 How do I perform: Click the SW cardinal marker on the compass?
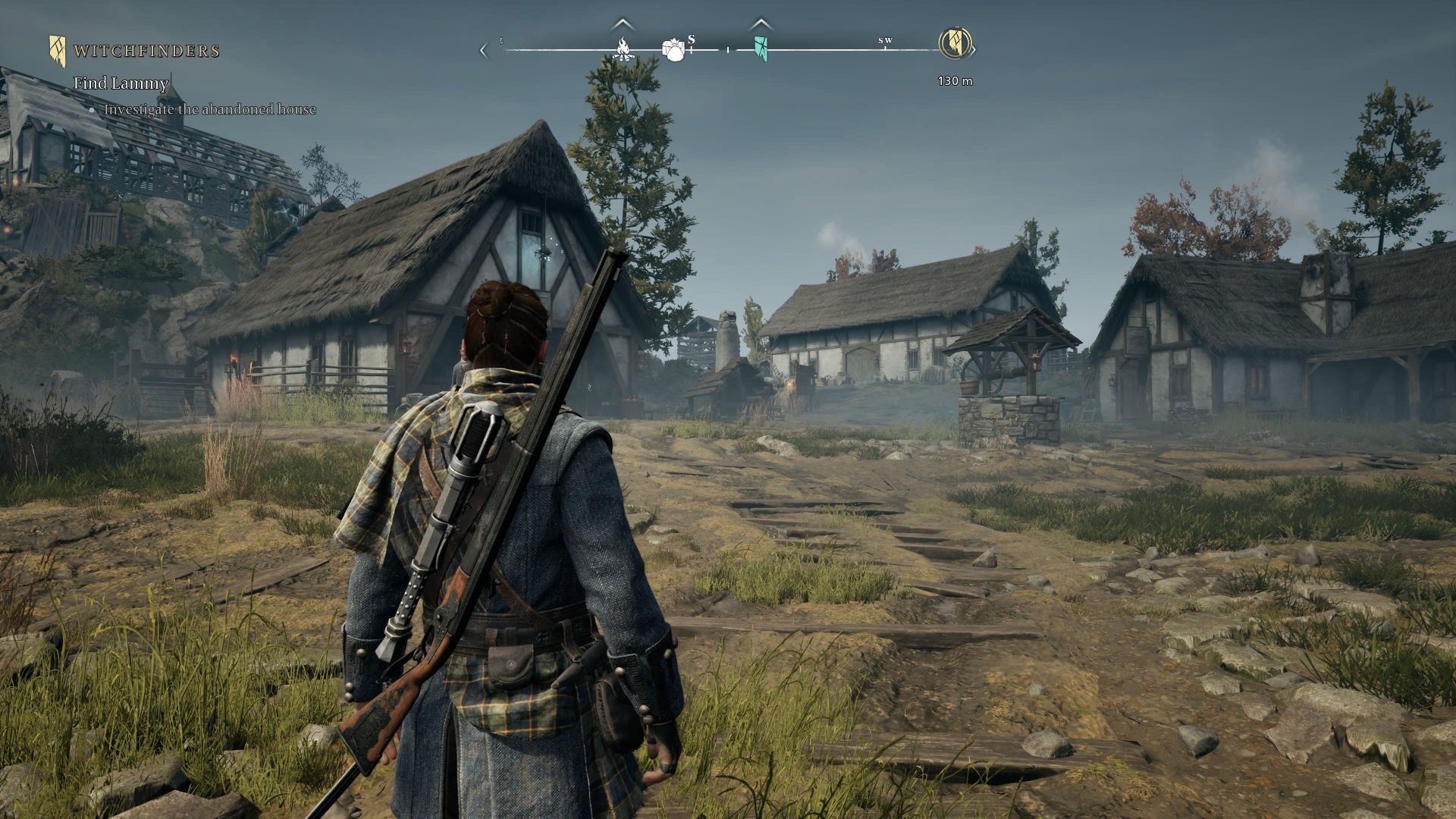(x=885, y=42)
